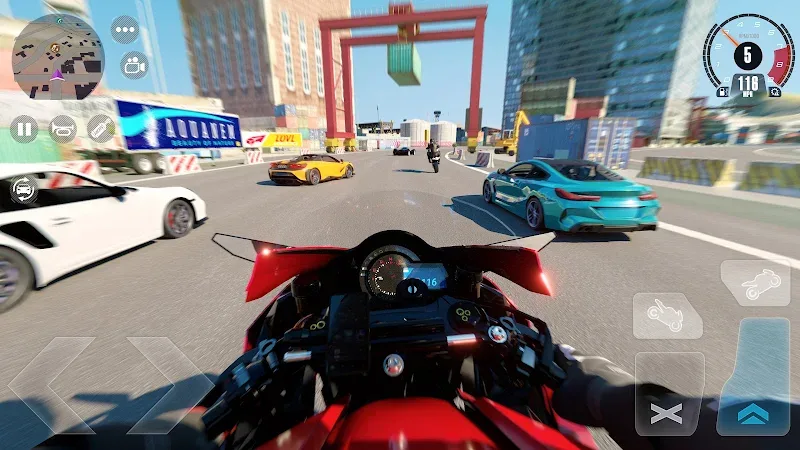Tap the car swap vehicle icon
This screenshot has width=800, height=450.
(24, 189)
